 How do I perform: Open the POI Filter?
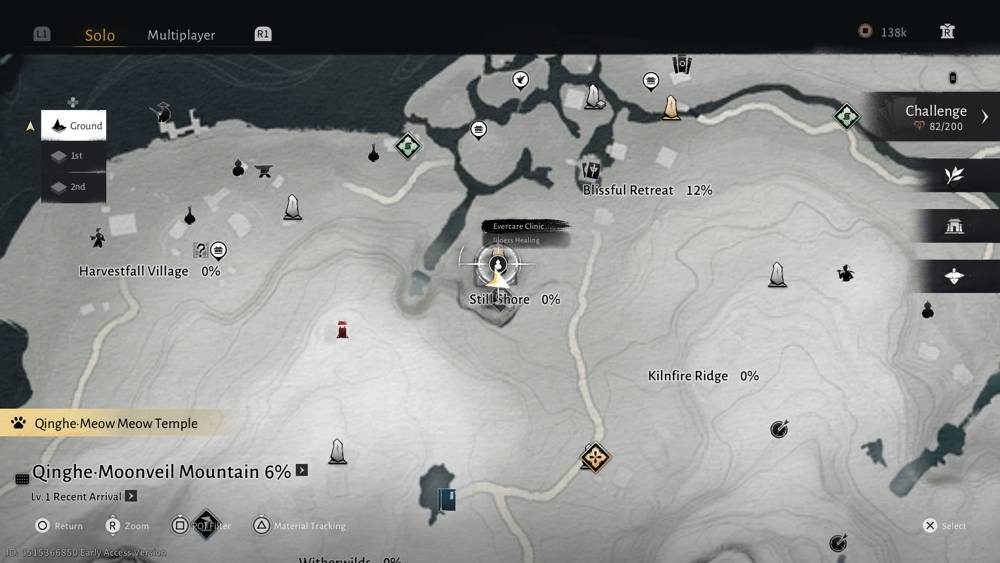(x=181, y=525)
